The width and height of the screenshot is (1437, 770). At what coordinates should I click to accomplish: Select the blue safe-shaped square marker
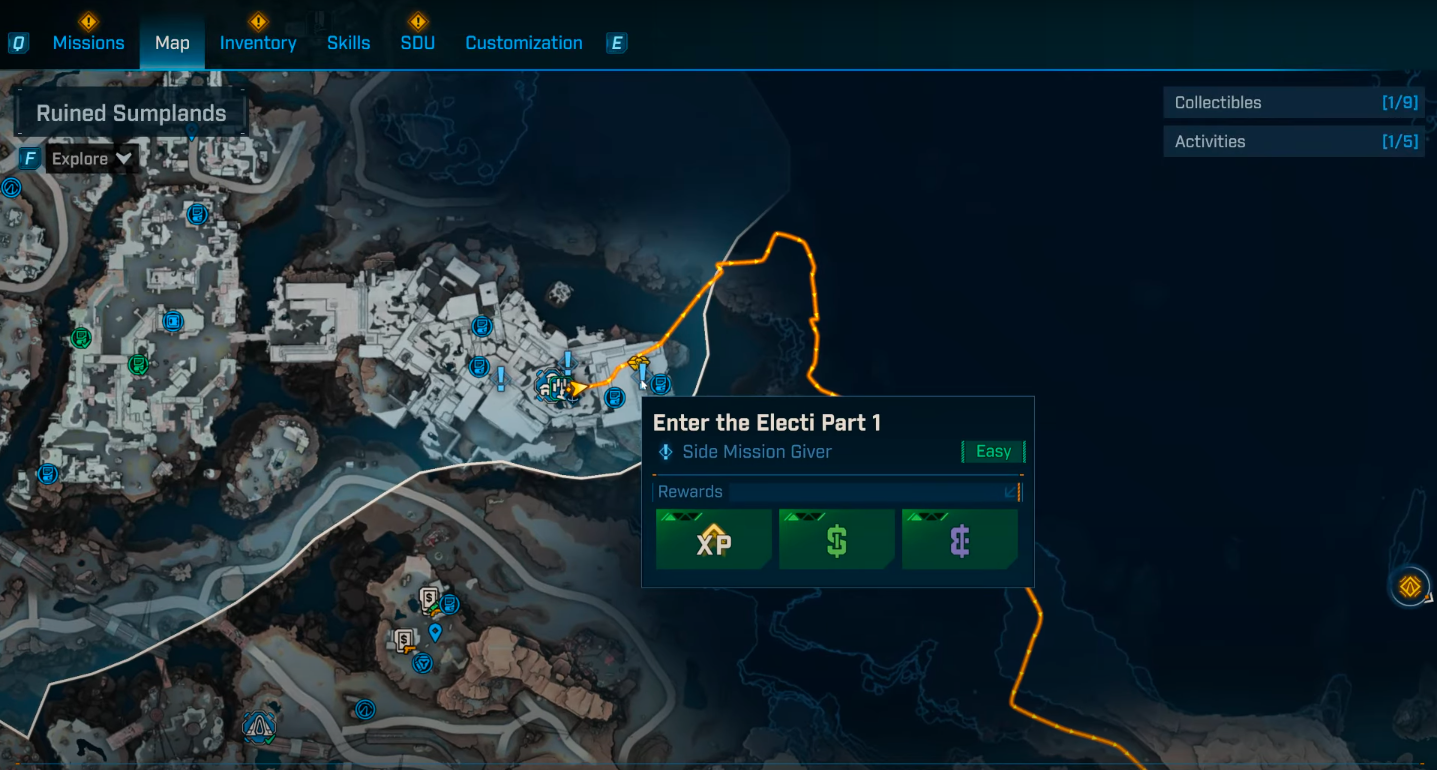173,321
